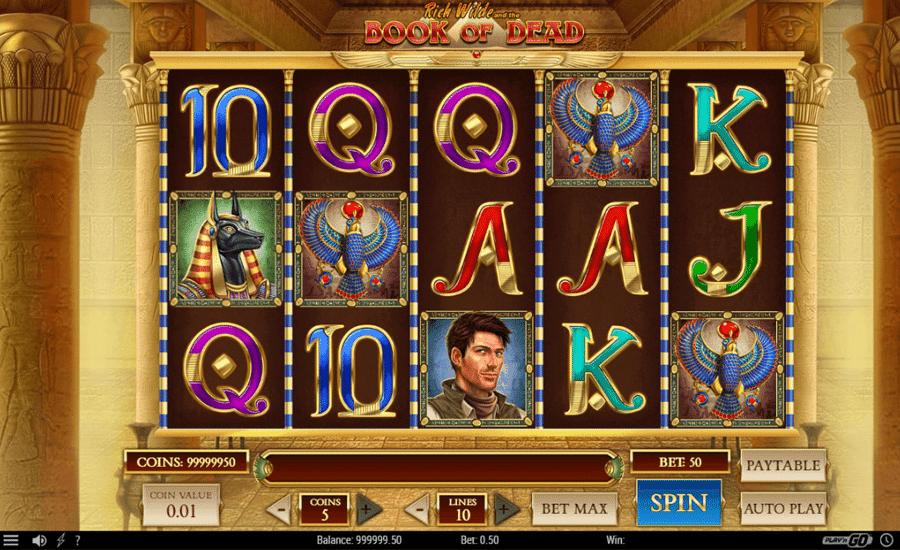Viewport: 900px width, 550px height.
Task: Open the question mark help
Action: tap(78, 540)
